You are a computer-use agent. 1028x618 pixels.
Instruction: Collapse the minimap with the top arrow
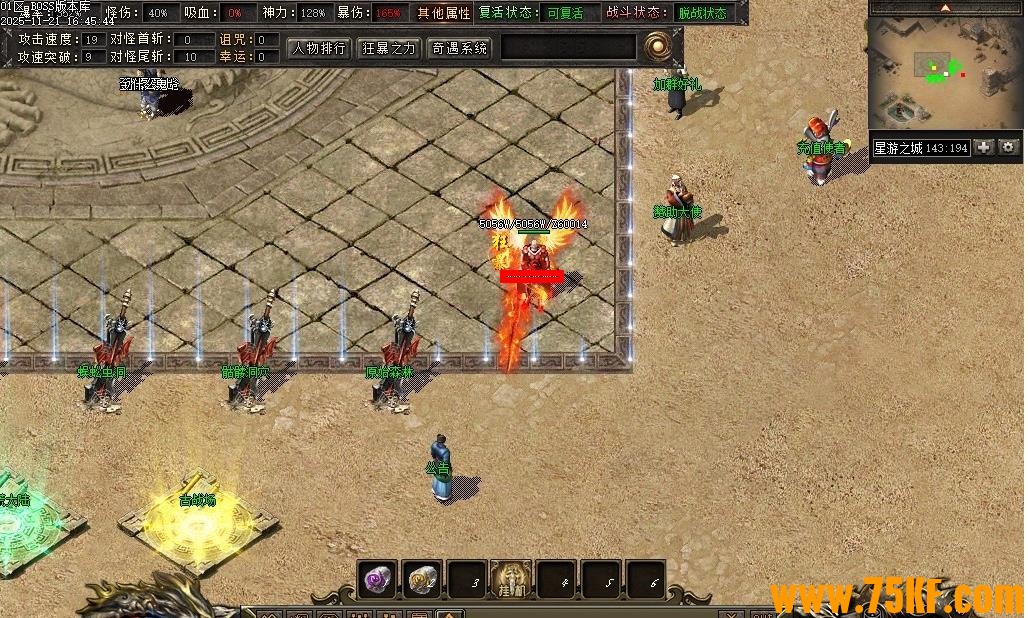(x=946, y=8)
